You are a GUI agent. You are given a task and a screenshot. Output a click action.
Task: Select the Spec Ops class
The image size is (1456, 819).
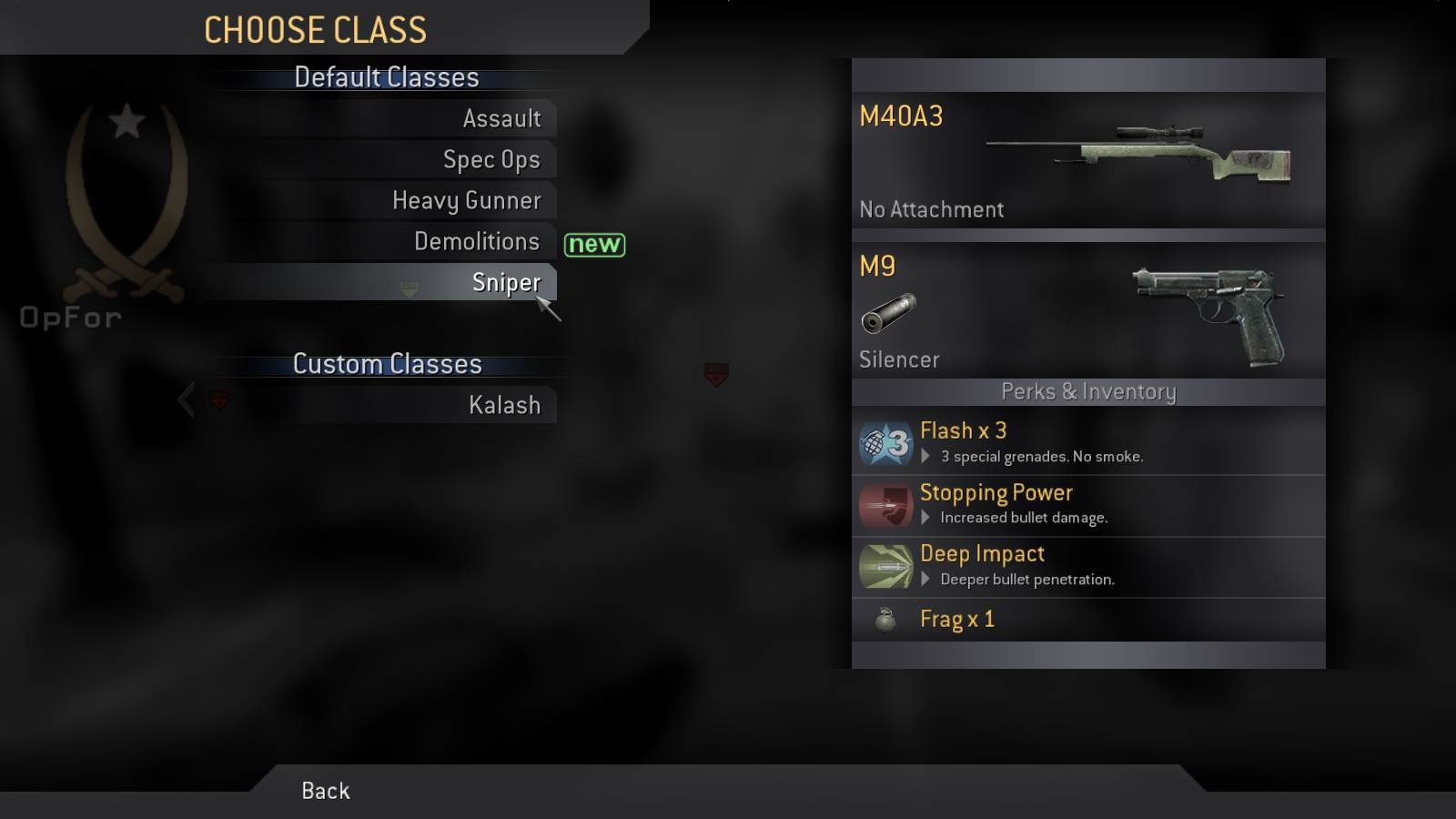point(492,159)
